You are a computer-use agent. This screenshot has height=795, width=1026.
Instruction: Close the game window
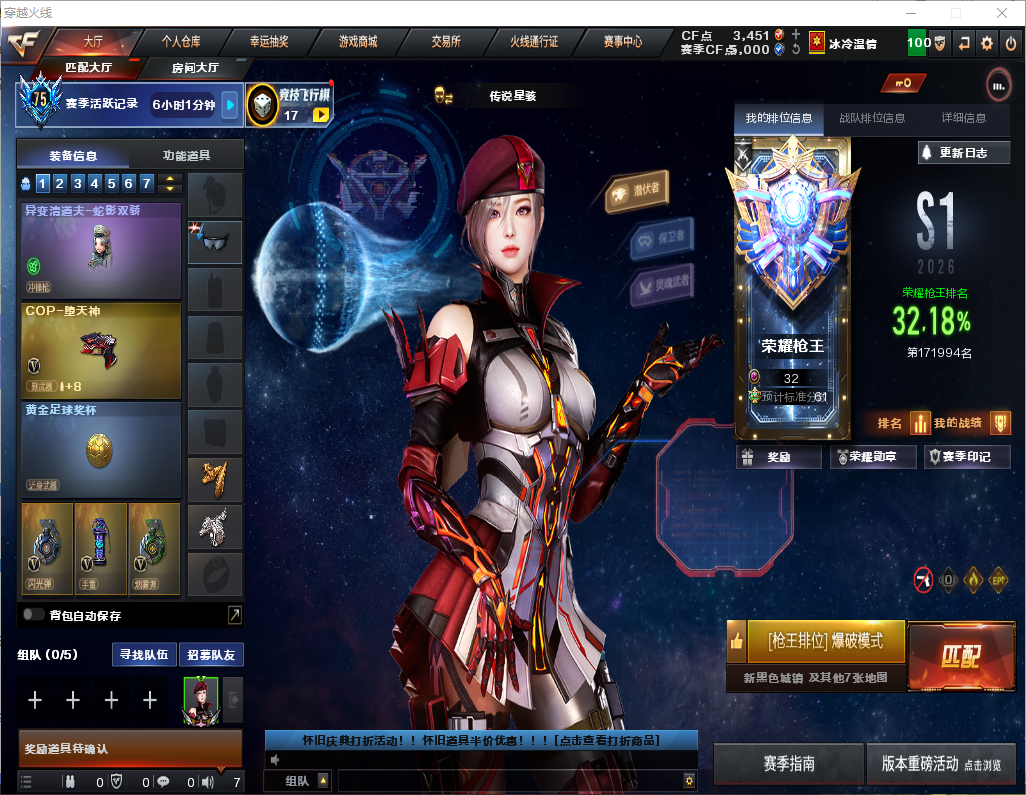(x=1002, y=13)
